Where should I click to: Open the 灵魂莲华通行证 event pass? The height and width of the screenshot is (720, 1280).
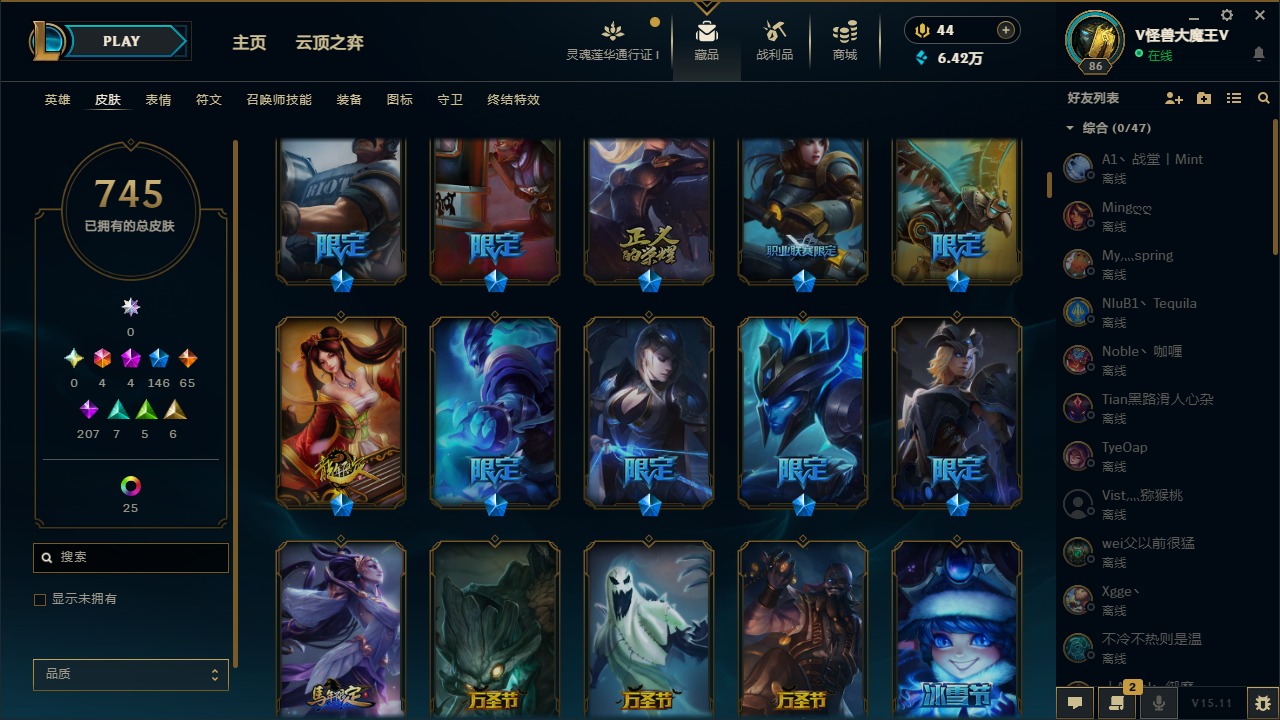pos(612,40)
